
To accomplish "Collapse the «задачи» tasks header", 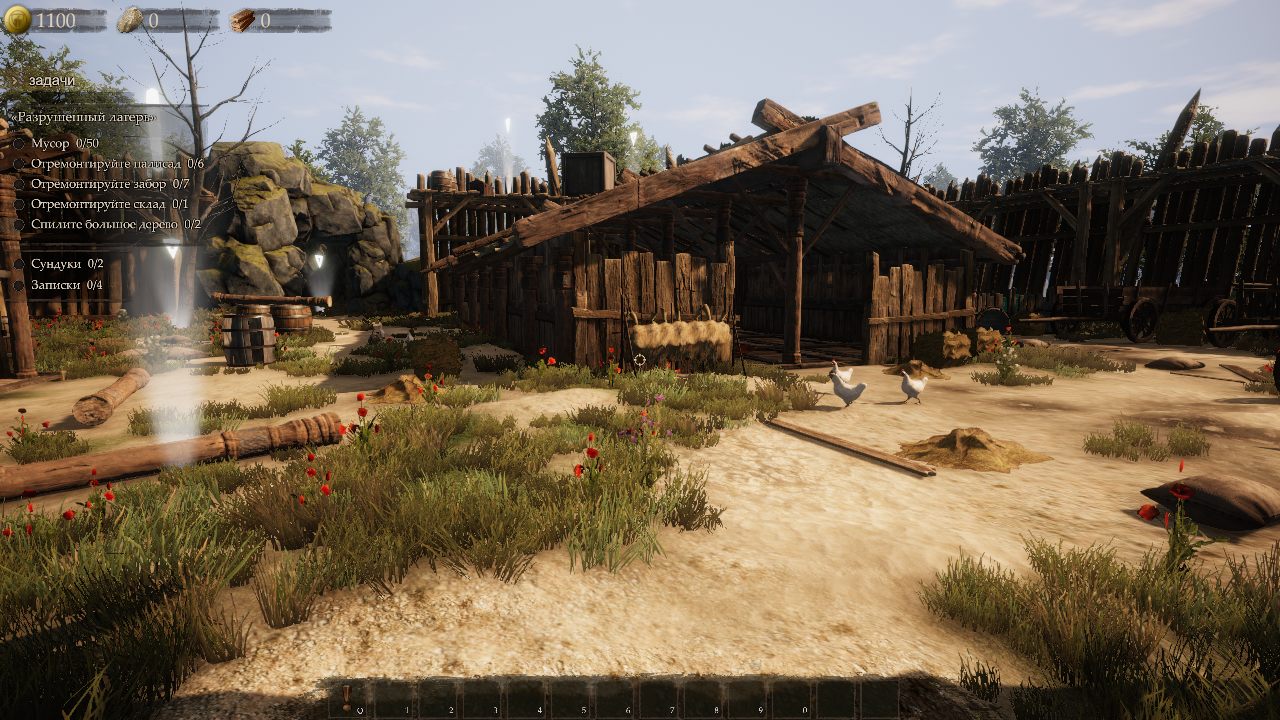I will (x=50, y=80).
